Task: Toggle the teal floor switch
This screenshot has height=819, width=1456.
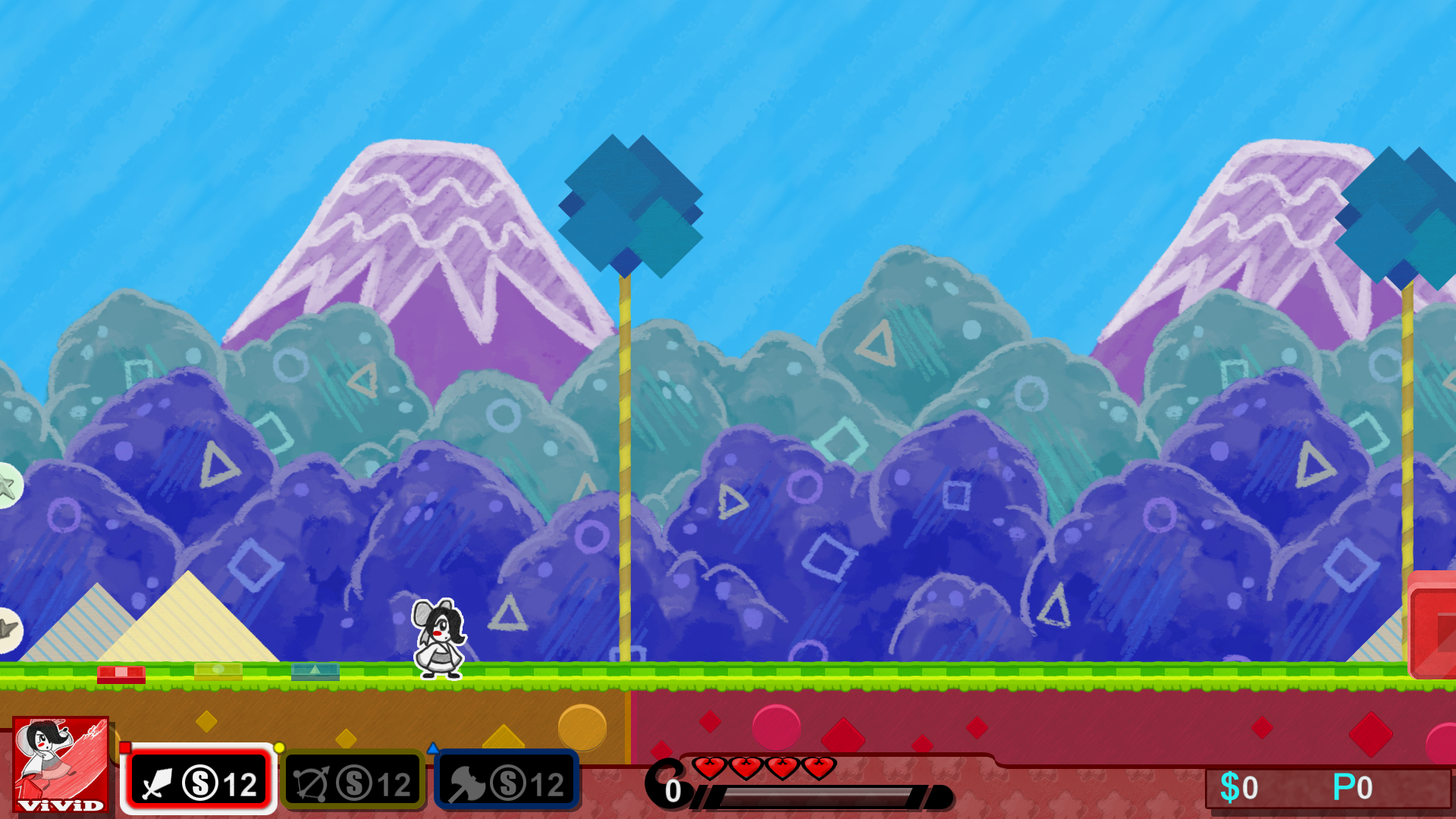Action: [315, 670]
